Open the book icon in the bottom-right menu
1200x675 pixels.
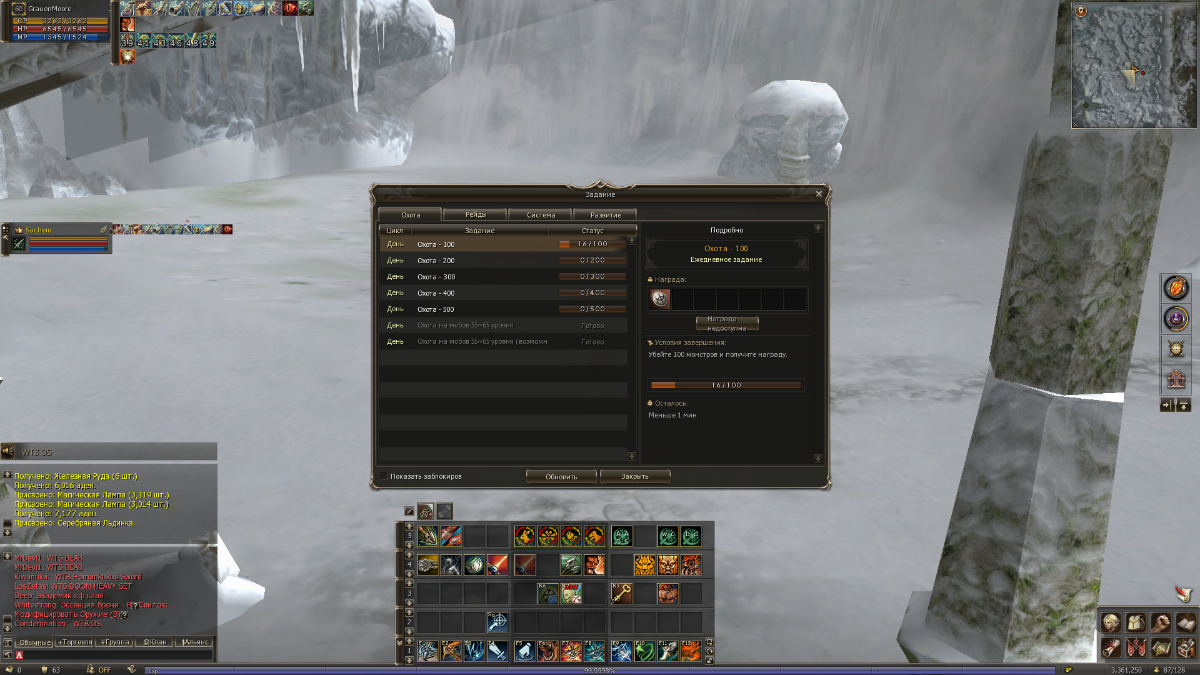pos(1184,623)
